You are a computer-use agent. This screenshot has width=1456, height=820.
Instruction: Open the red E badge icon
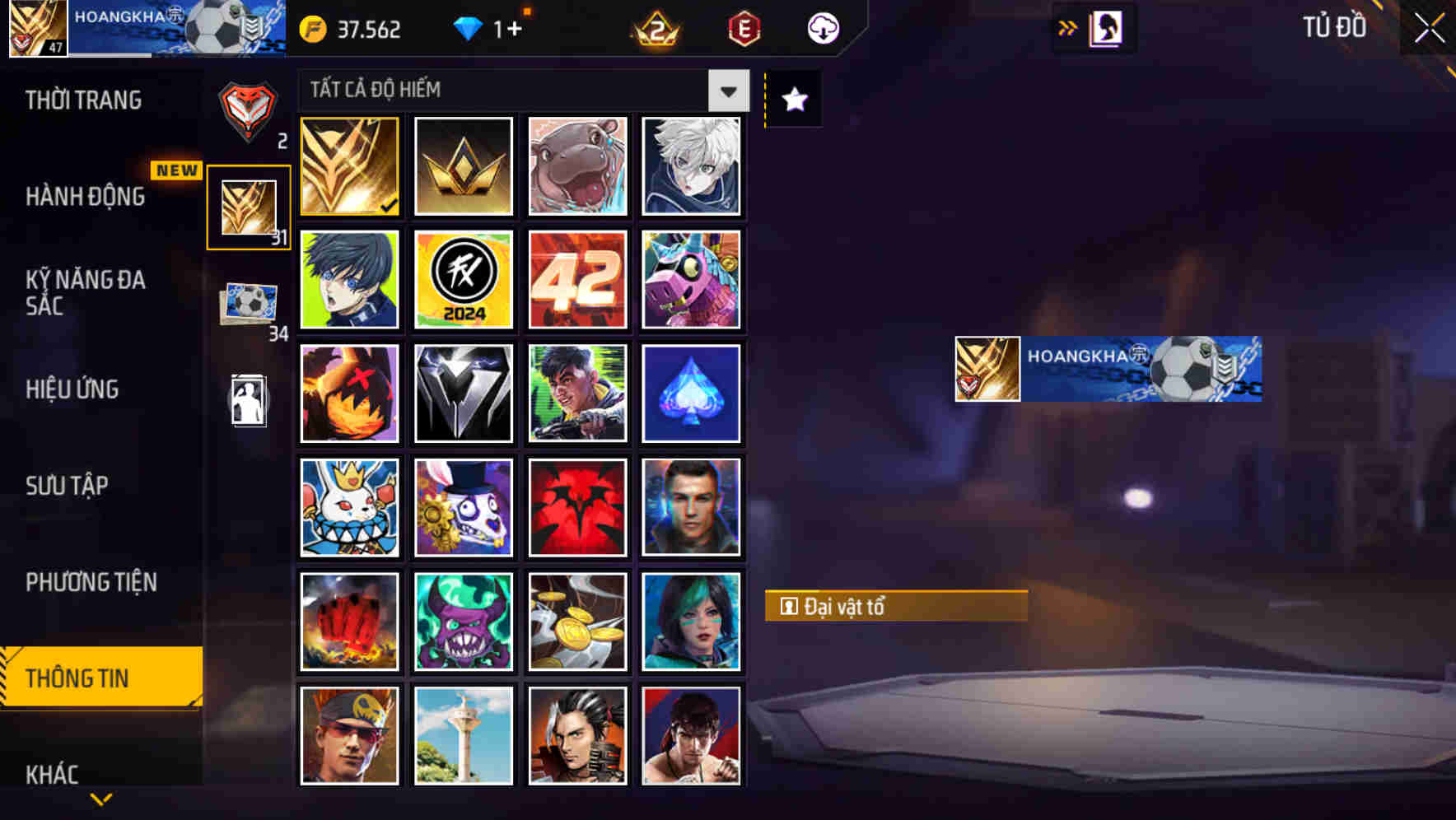[x=744, y=29]
